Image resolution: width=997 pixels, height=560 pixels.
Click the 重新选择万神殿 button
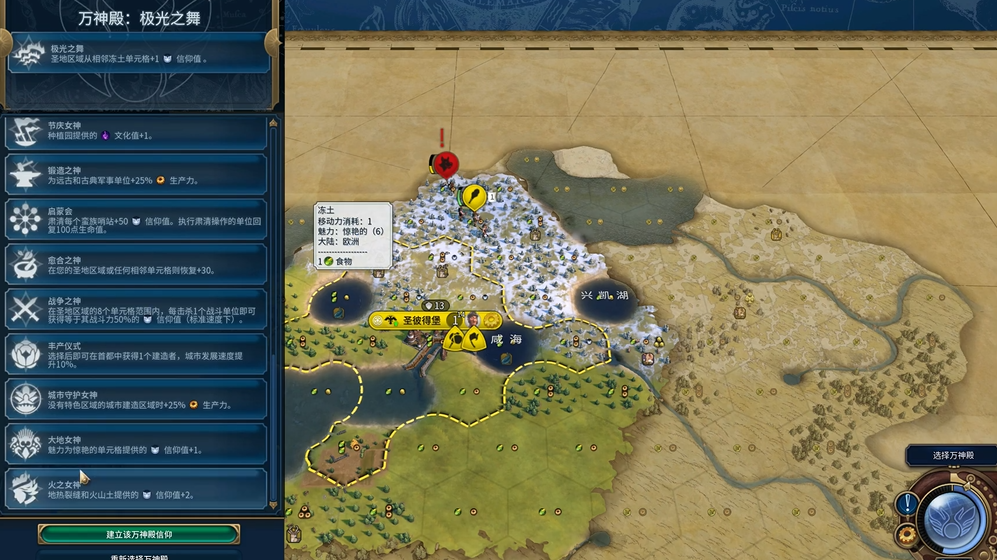click(139, 555)
